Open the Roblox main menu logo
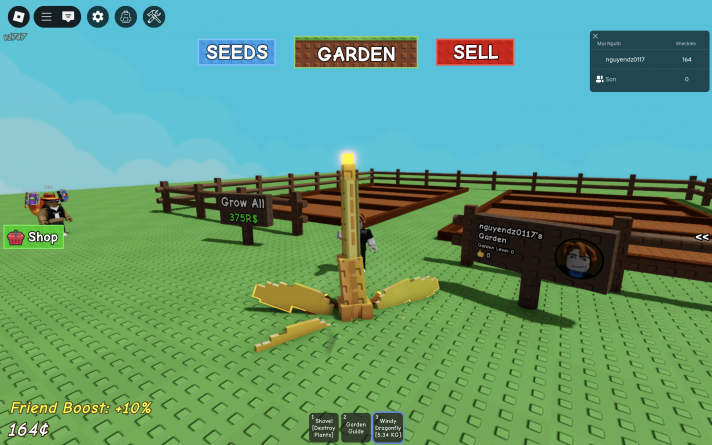Image resolution: width=712 pixels, height=445 pixels. pyautogui.click(x=18, y=16)
